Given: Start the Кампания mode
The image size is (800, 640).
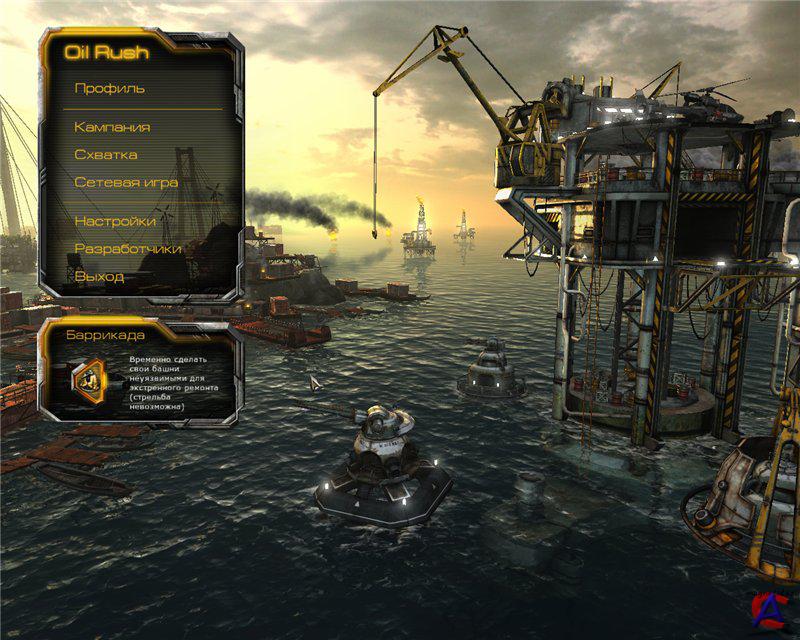Looking at the screenshot, I should (112, 127).
